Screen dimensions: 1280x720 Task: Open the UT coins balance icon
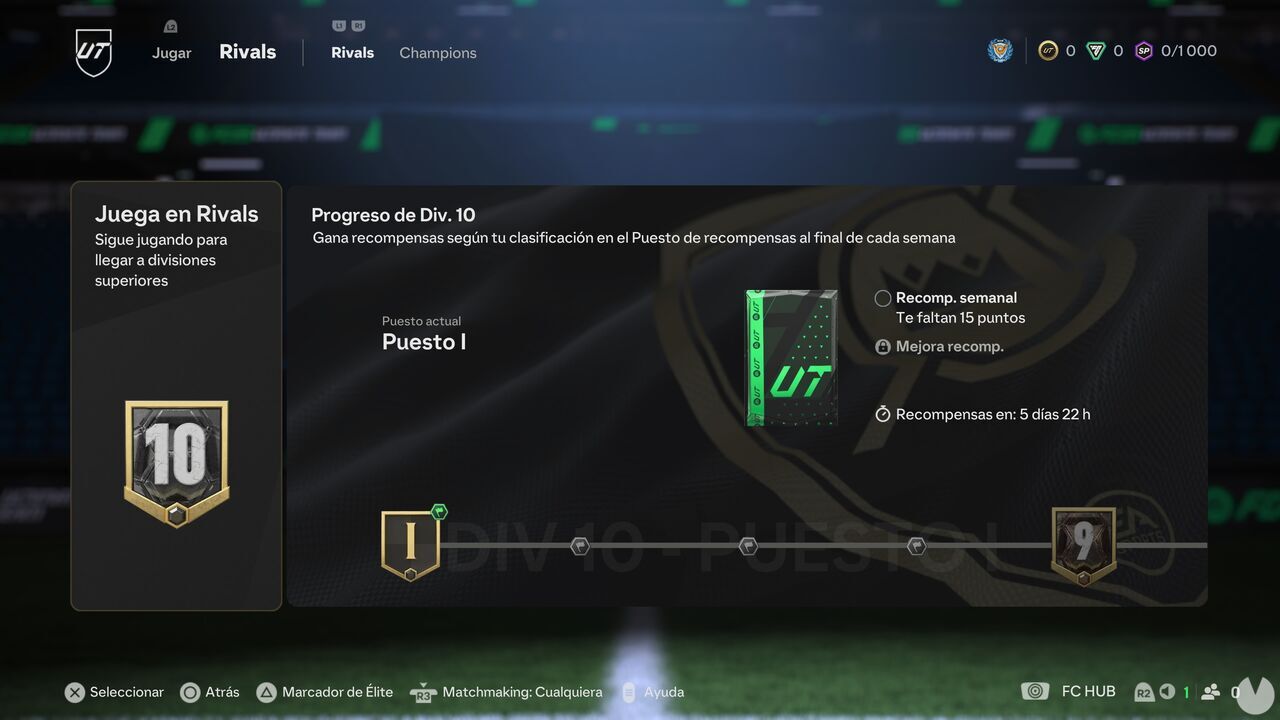coord(1048,50)
